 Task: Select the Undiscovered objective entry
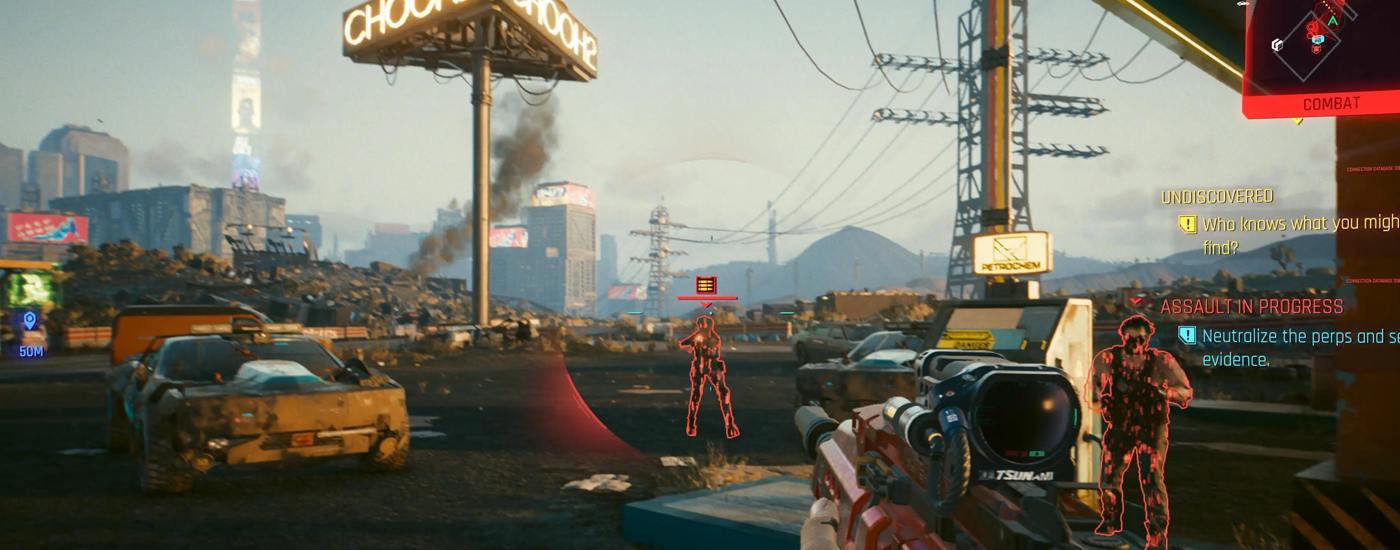tap(1216, 197)
